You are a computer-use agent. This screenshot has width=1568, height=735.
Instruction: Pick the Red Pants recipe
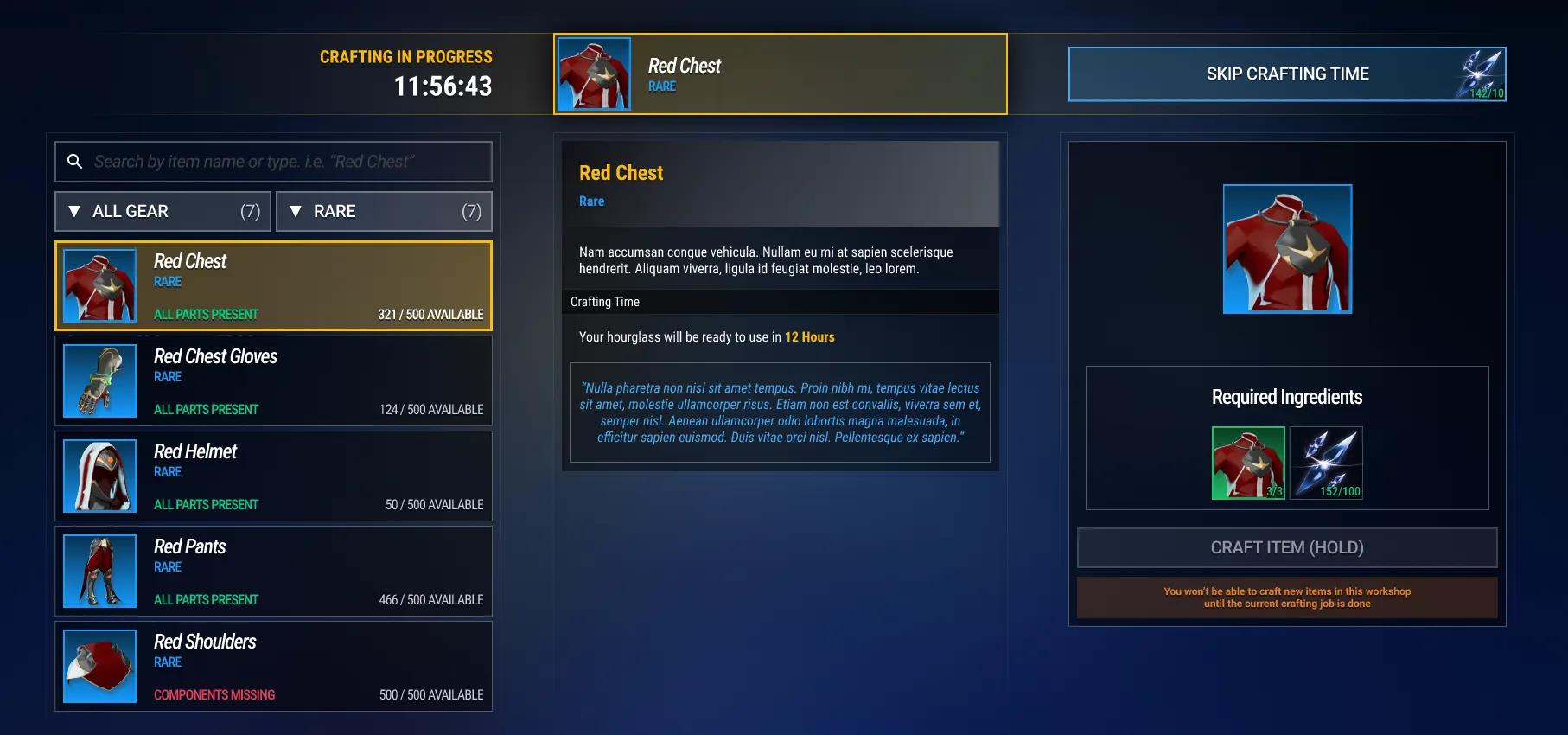(x=273, y=572)
